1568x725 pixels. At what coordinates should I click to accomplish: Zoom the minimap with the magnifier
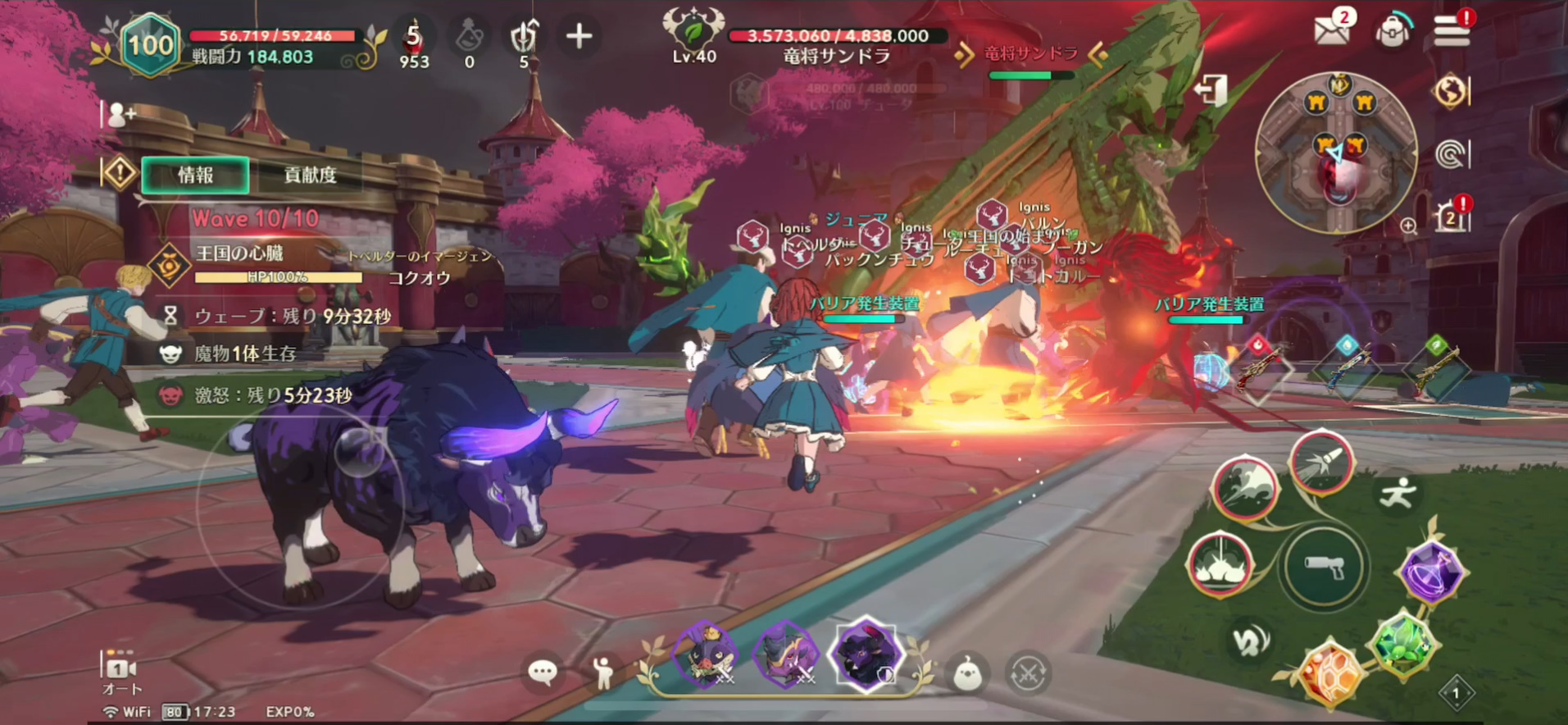click(x=1408, y=224)
